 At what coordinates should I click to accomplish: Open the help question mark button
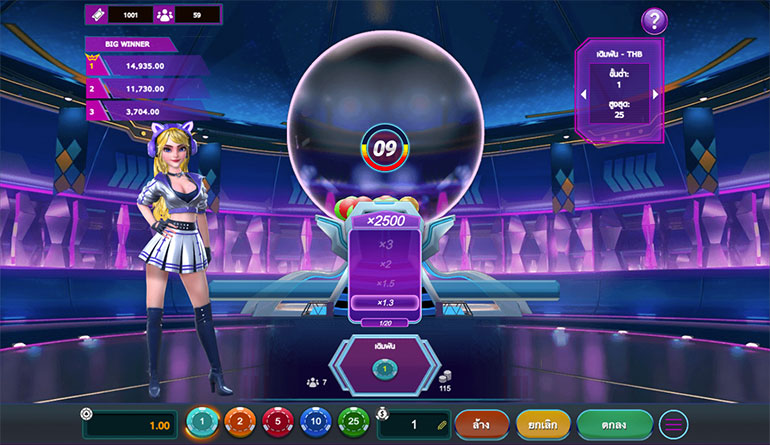654,20
